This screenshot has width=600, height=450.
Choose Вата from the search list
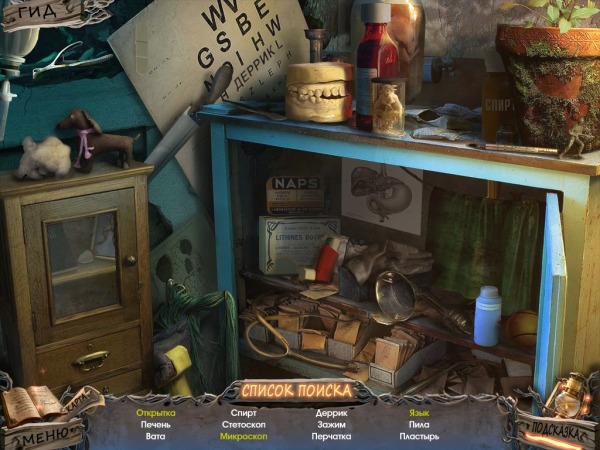[x=155, y=436]
